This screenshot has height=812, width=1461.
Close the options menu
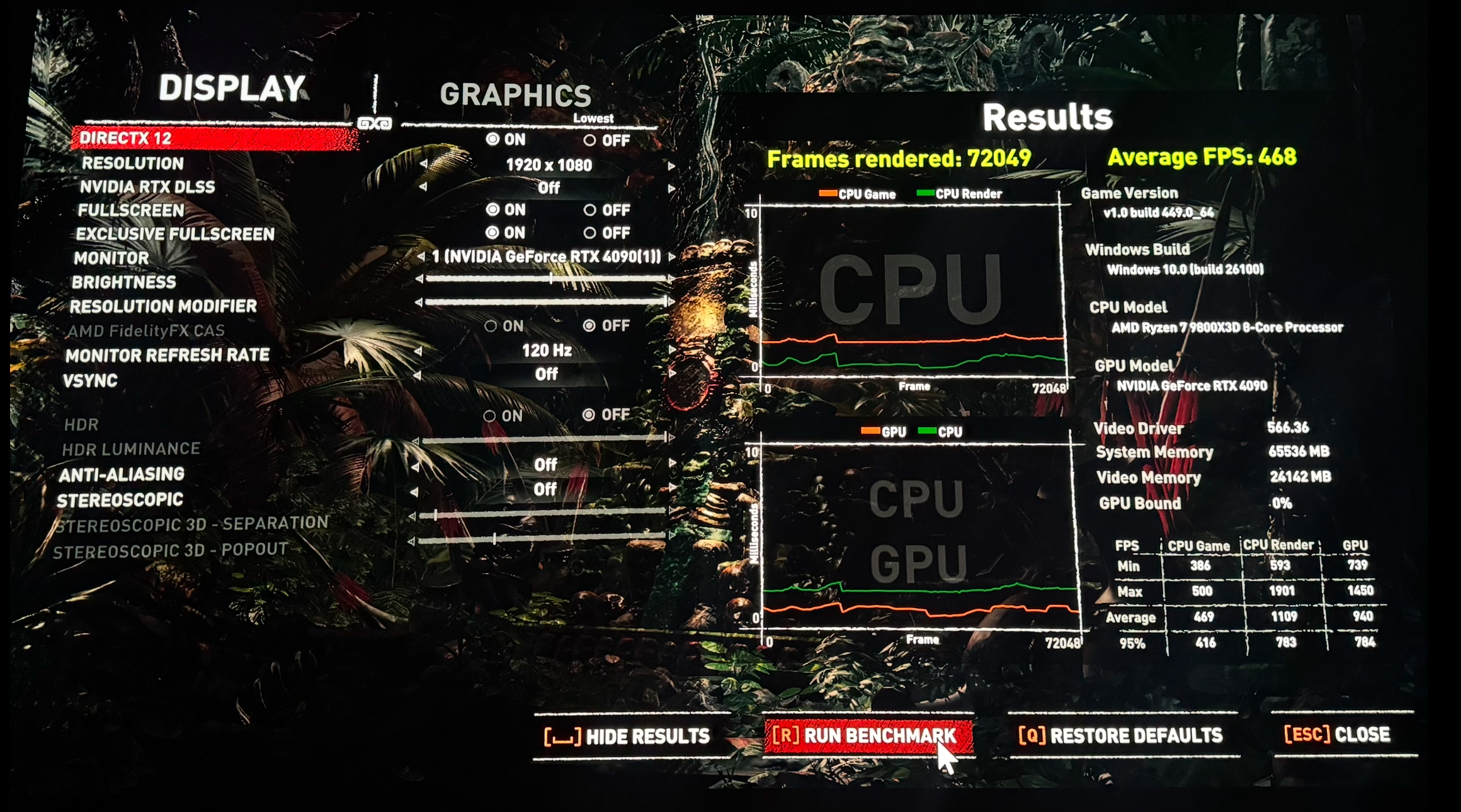[x=1337, y=735]
